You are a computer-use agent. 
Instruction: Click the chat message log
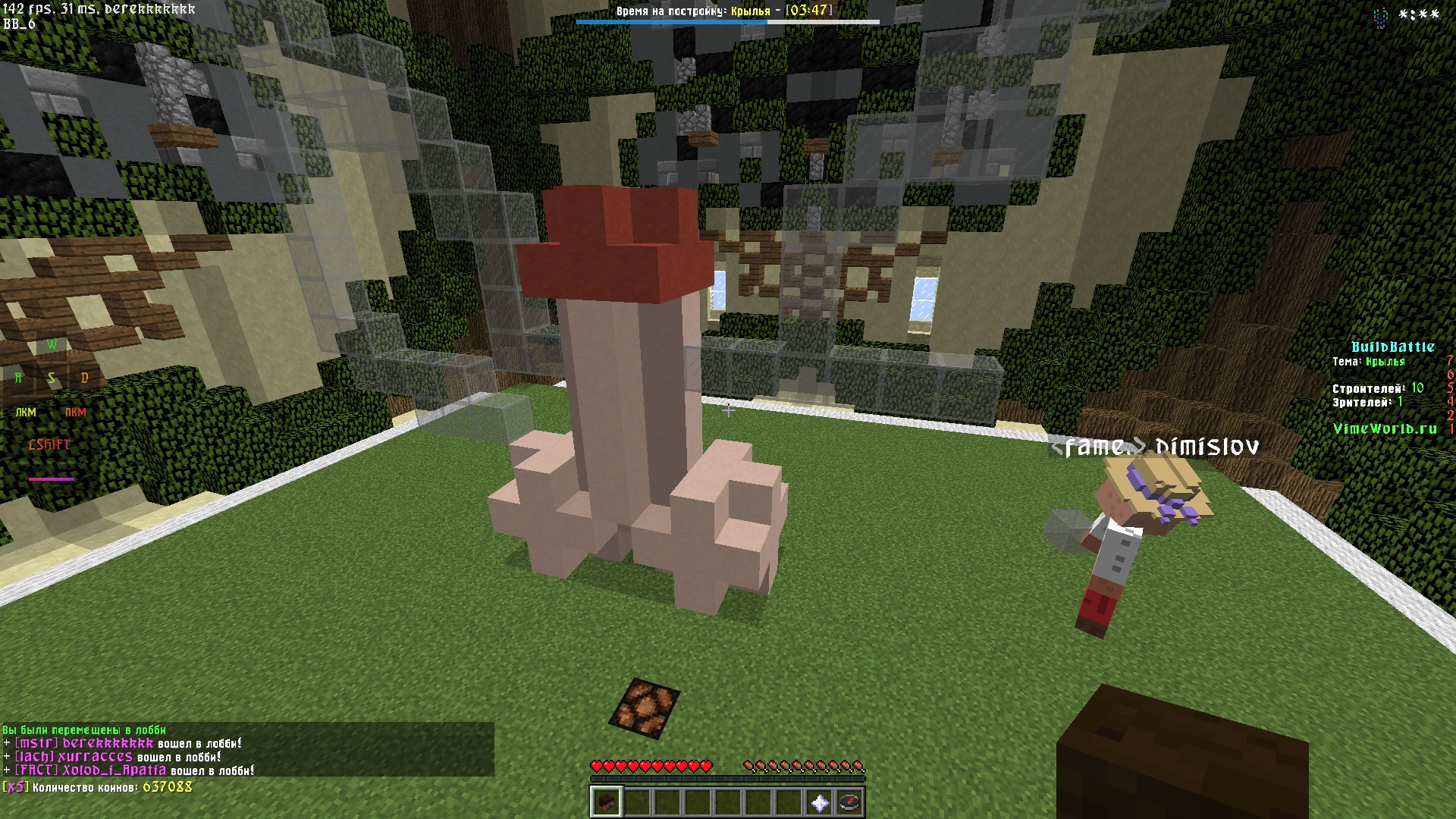tap(247, 750)
